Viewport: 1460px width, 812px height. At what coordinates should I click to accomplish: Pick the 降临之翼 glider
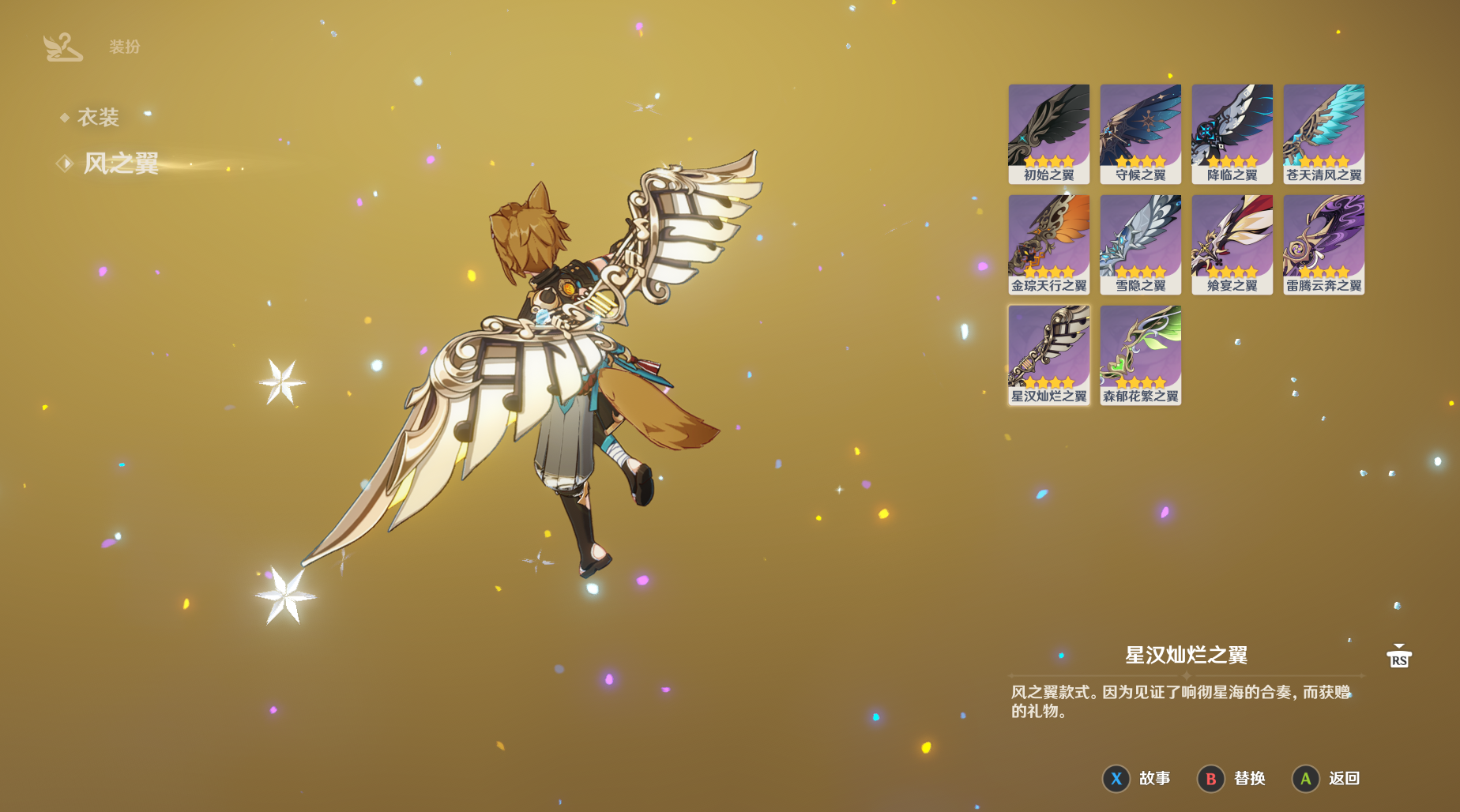[1232, 133]
